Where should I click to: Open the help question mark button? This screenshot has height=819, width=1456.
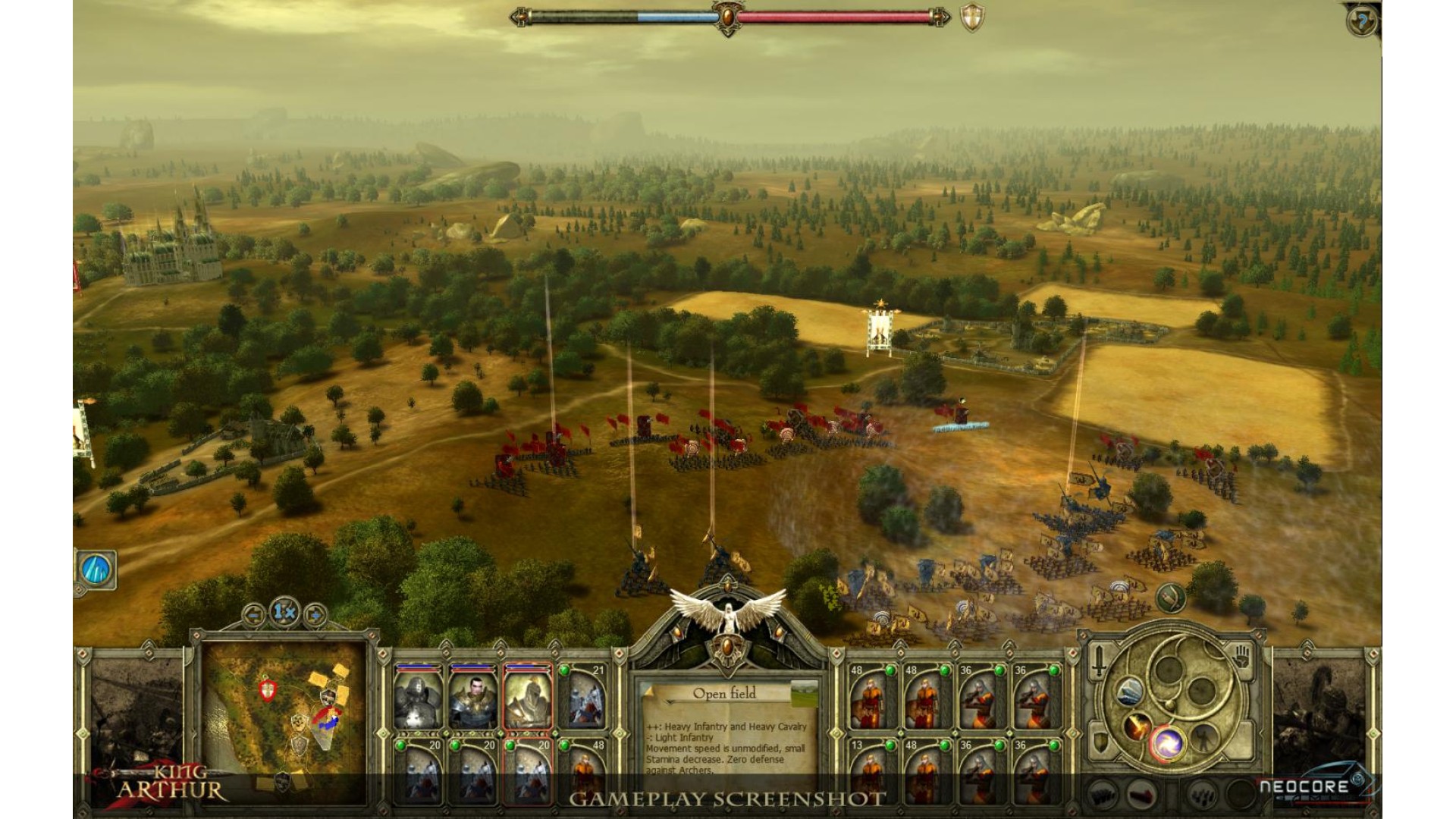click(x=1362, y=21)
